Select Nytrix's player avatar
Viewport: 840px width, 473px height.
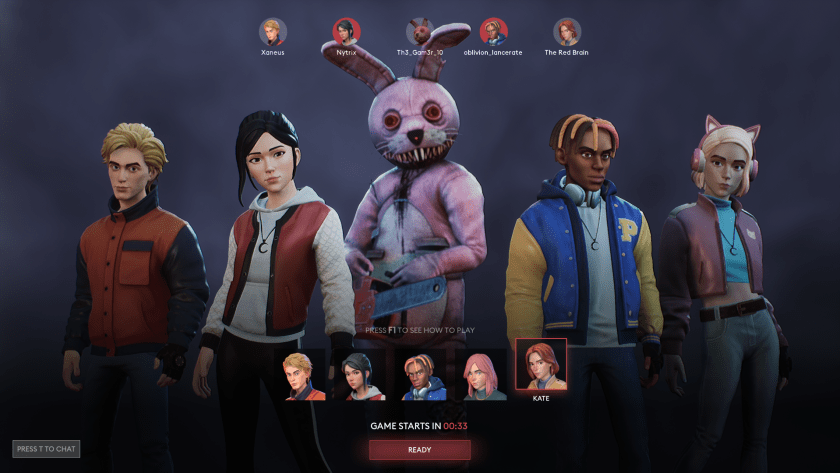[346, 32]
